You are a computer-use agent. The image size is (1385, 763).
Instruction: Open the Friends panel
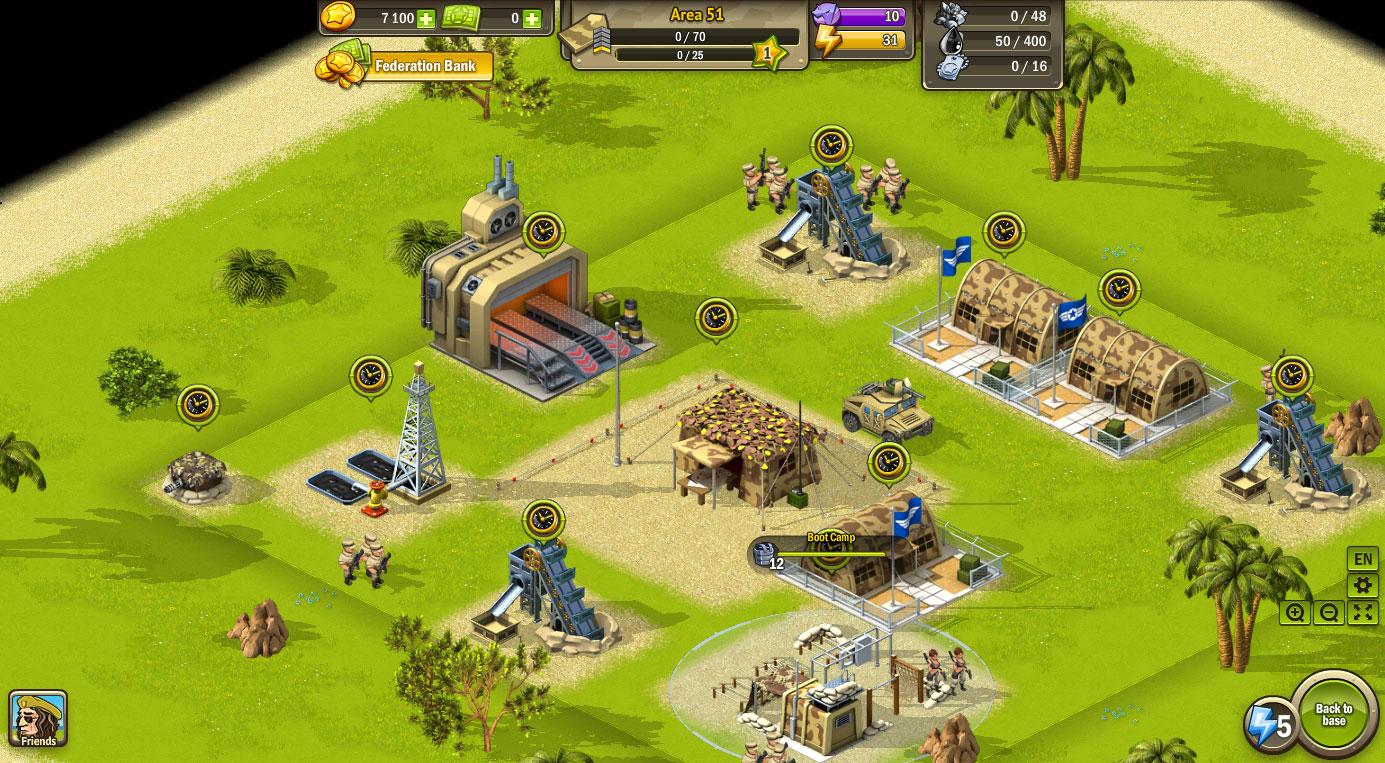(x=38, y=718)
